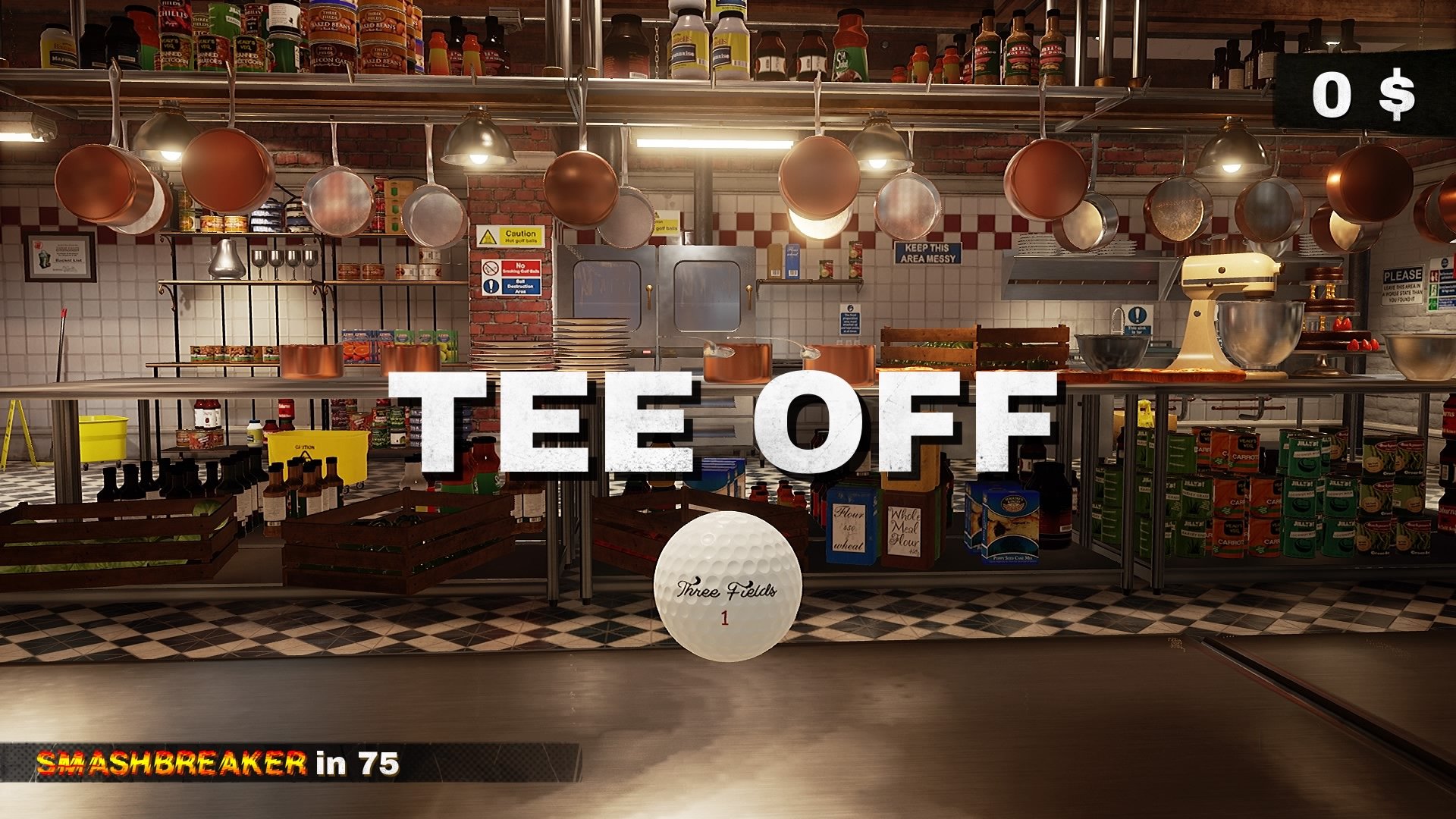
Task: Click the green JILLY'S carrot cans
Action: point(1304,493)
